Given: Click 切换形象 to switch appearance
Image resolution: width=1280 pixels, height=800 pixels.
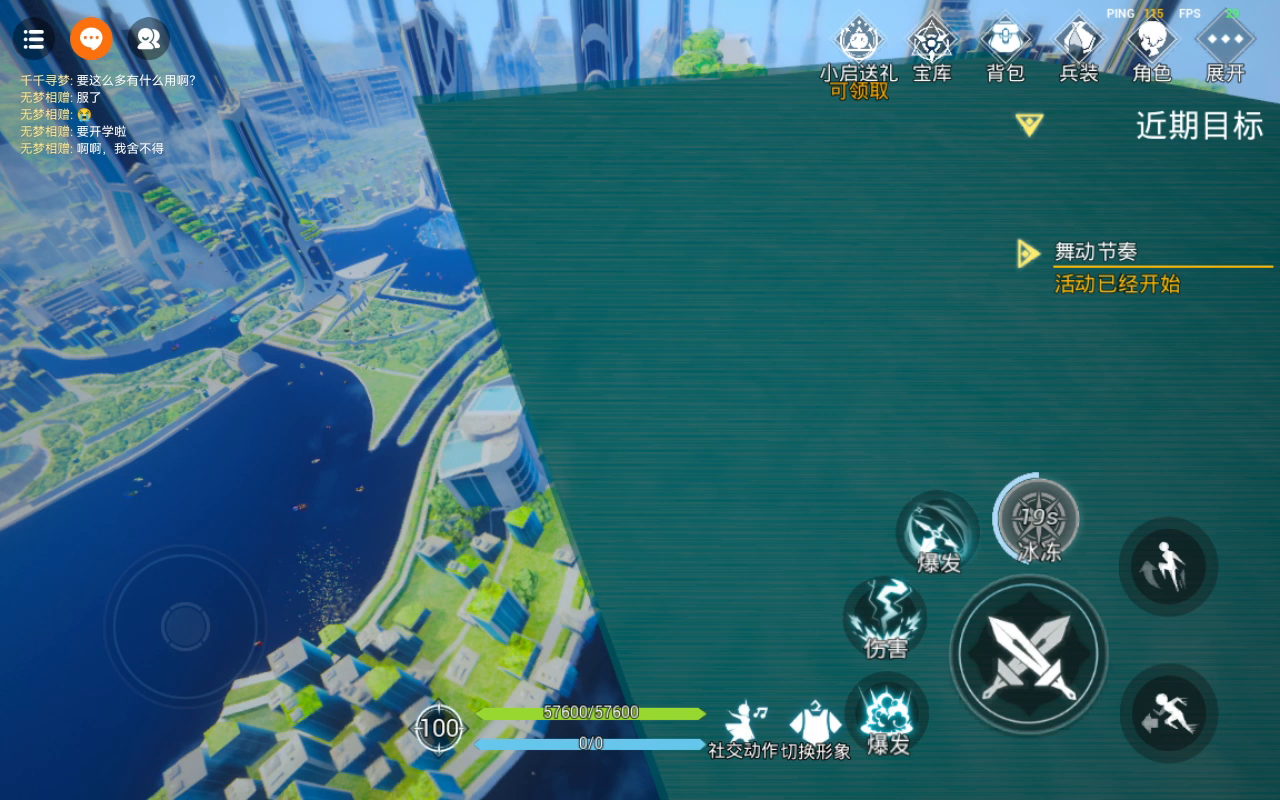Looking at the screenshot, I should [815, 729].
